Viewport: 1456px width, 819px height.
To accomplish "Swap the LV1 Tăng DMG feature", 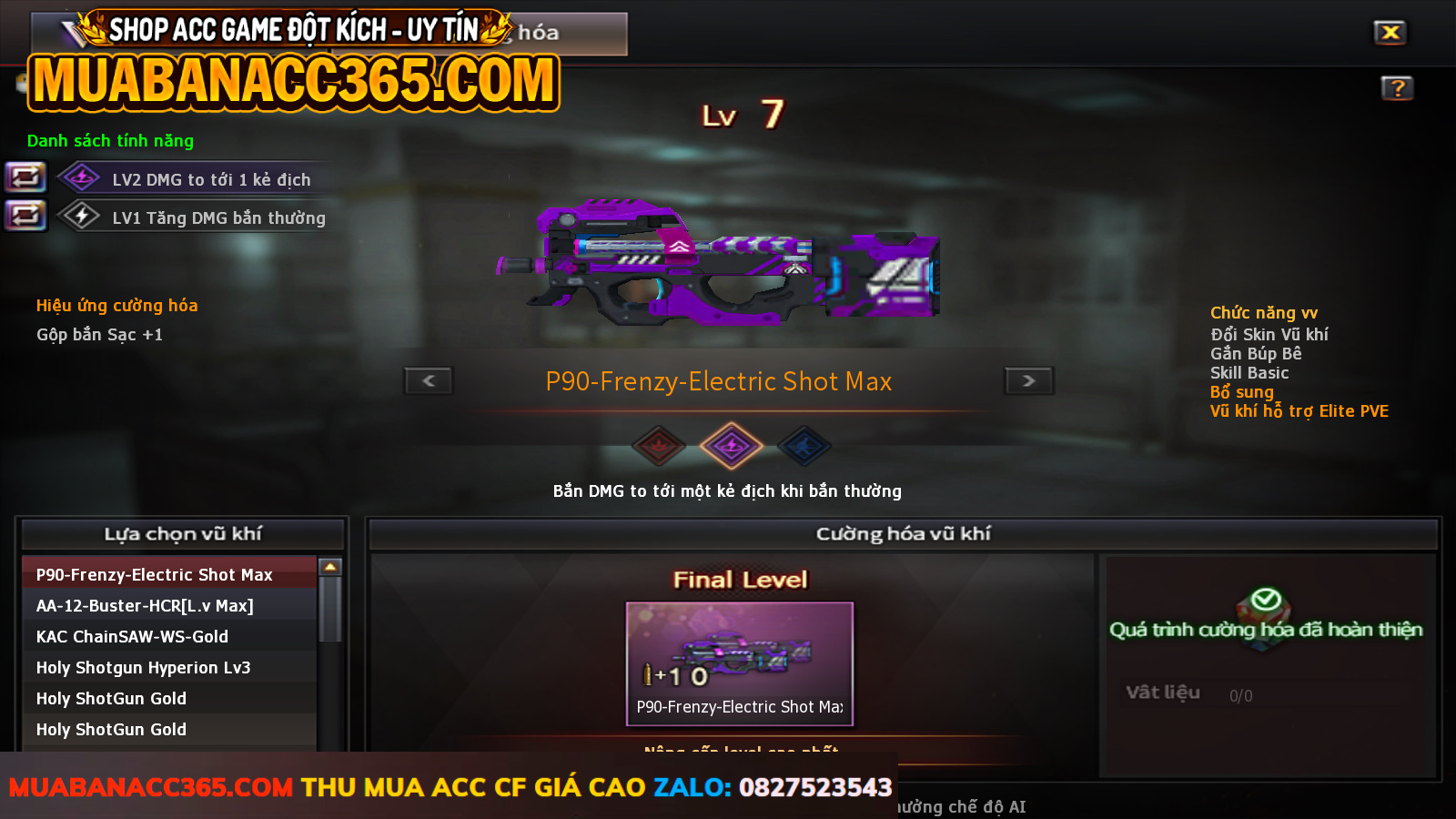I will (x=25, y=216).
